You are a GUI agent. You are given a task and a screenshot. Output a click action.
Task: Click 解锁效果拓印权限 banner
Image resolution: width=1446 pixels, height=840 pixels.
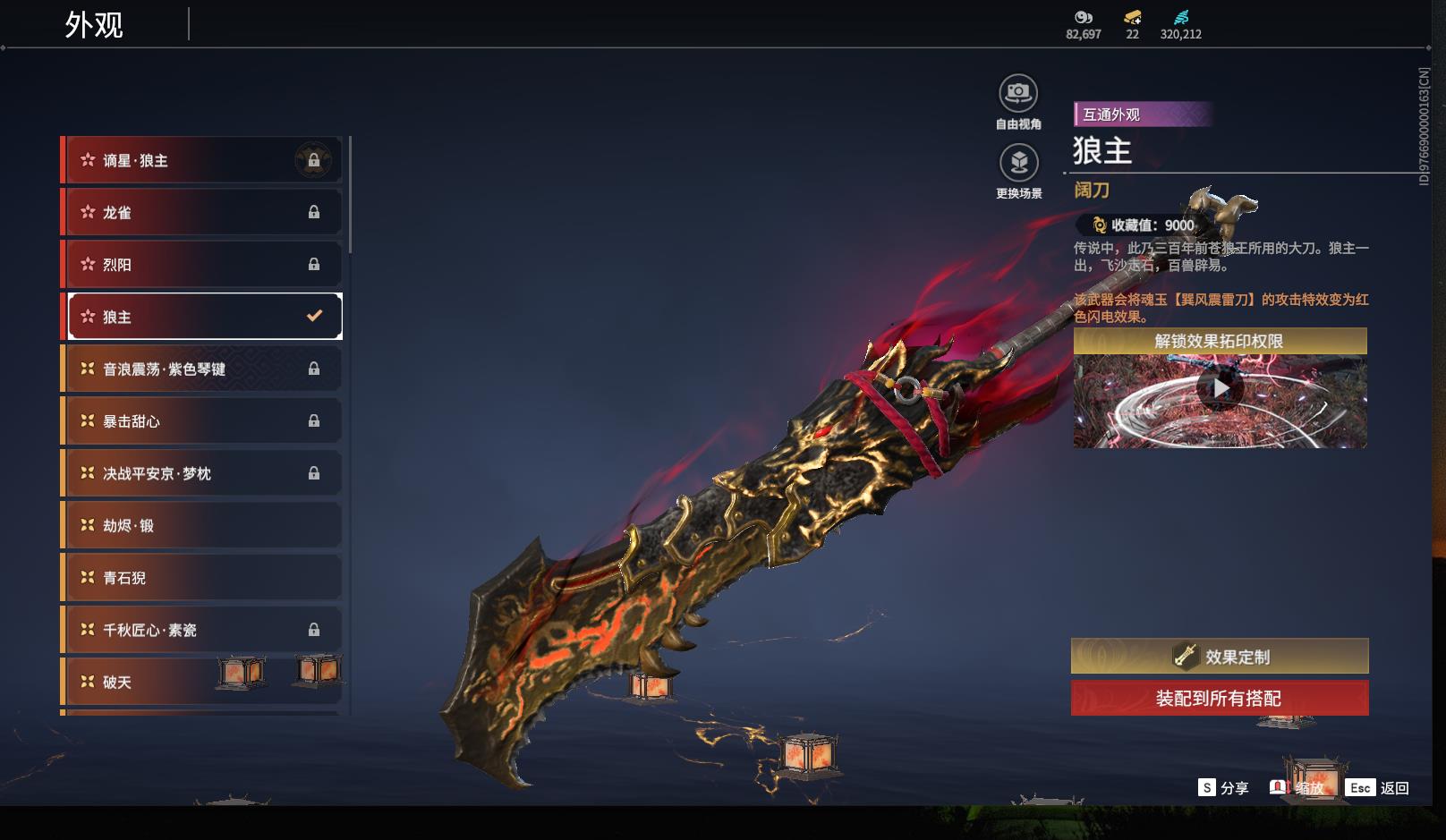(x=1220, y=341)
